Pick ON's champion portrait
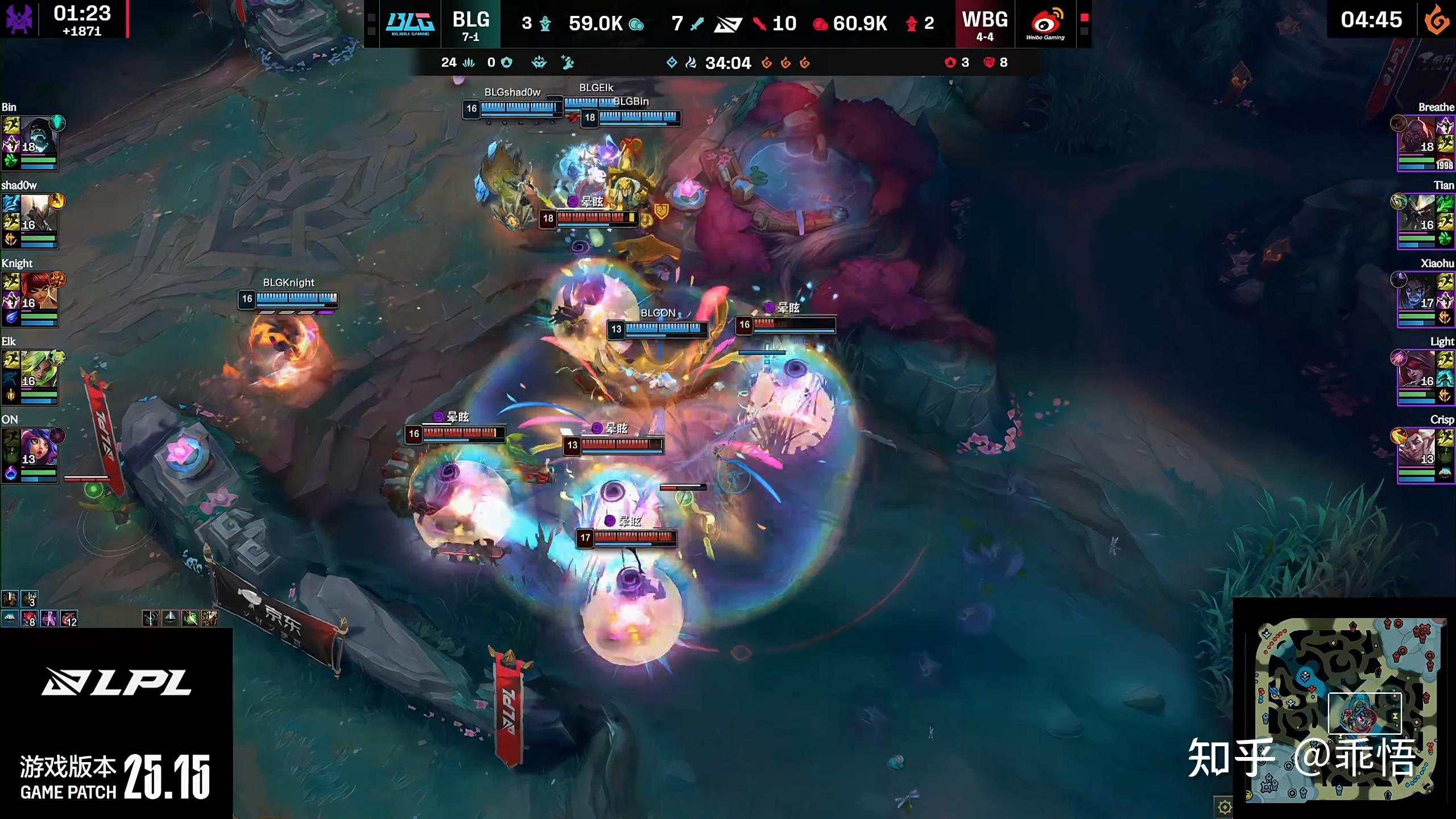 [39, 448]
